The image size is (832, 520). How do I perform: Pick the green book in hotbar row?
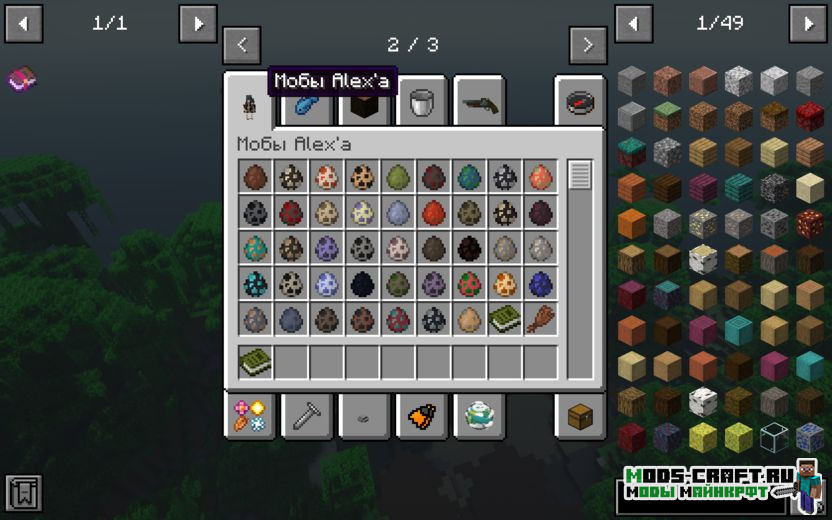(x=255, y=362)
